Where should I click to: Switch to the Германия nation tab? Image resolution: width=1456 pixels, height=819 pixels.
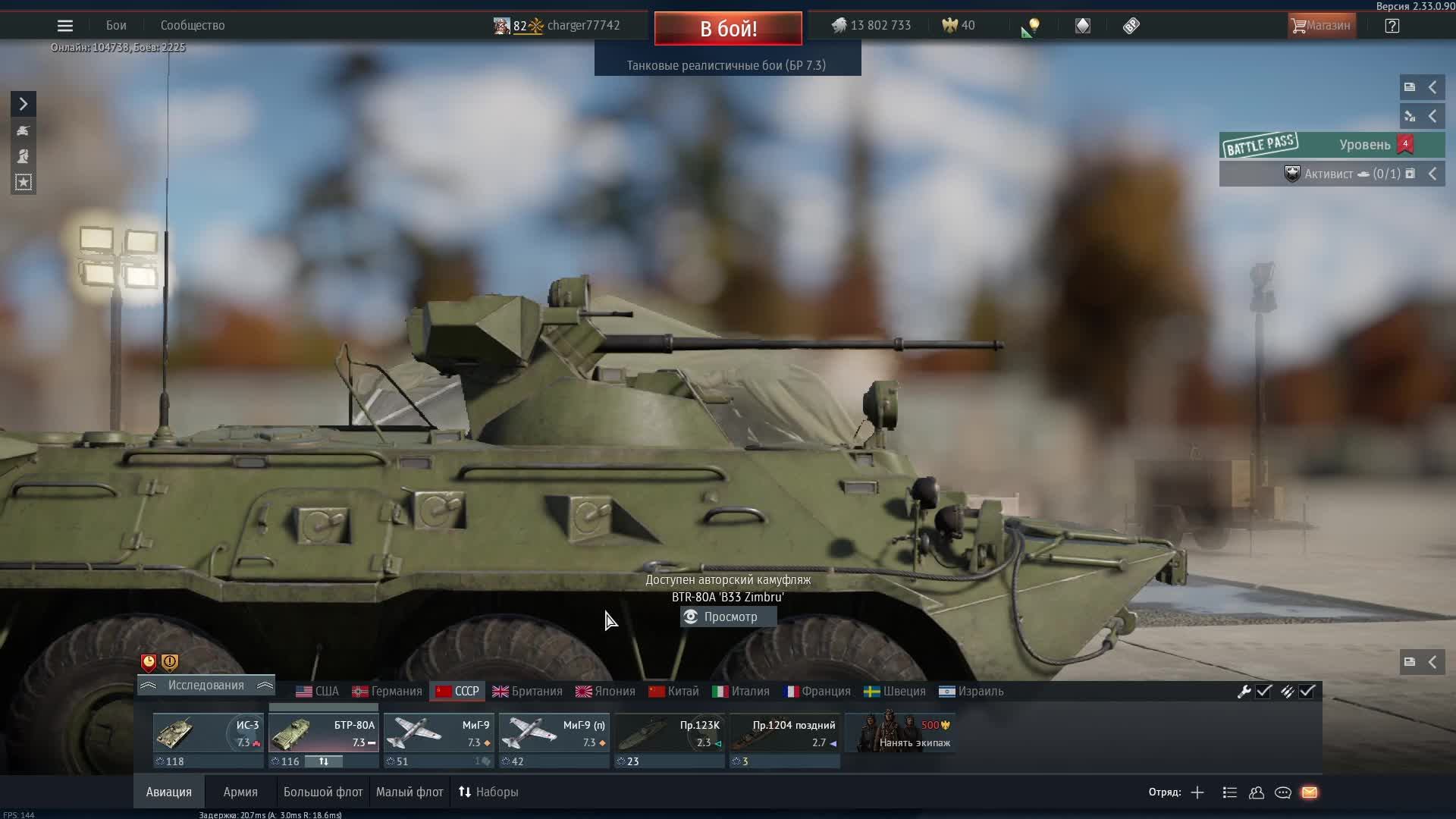388,691
